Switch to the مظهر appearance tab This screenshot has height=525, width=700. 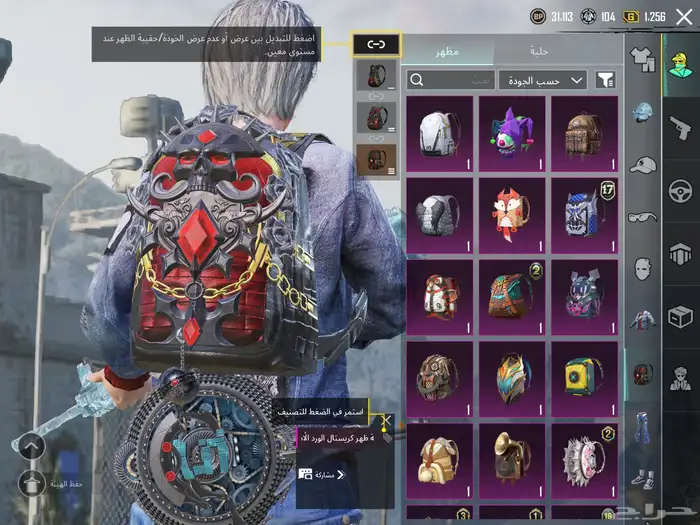click(447, 50)
